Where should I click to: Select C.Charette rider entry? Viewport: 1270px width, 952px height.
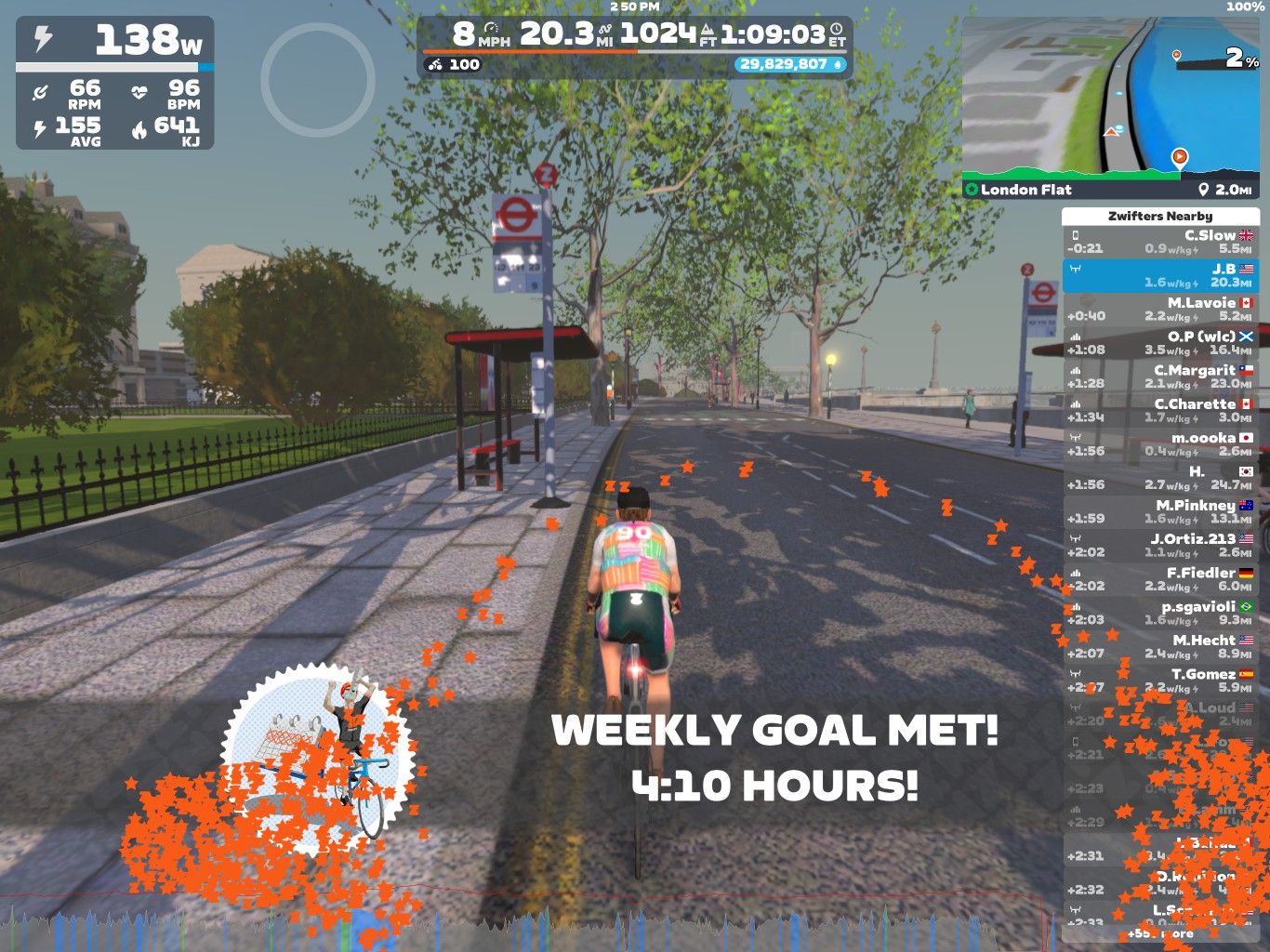coord(1160,411)
